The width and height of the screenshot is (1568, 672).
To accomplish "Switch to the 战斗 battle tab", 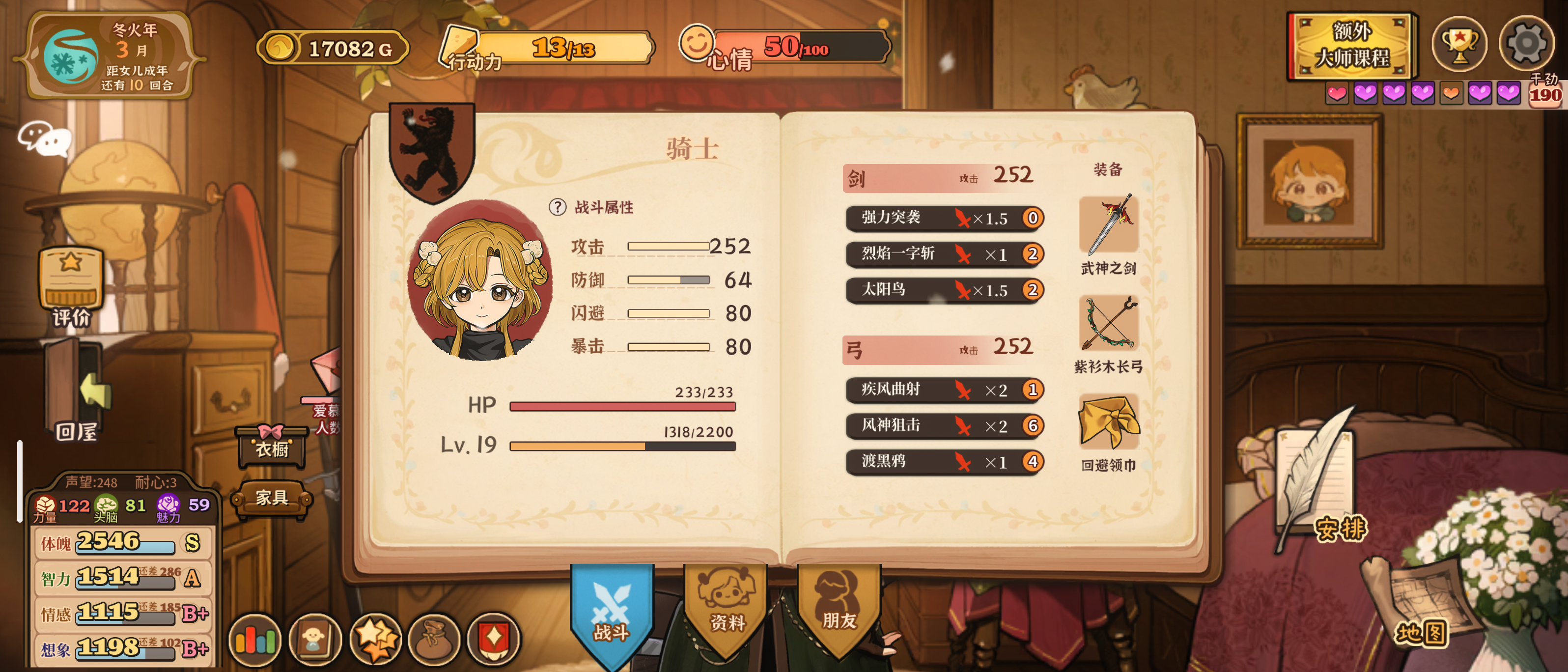I will click(x=611, y=612).
